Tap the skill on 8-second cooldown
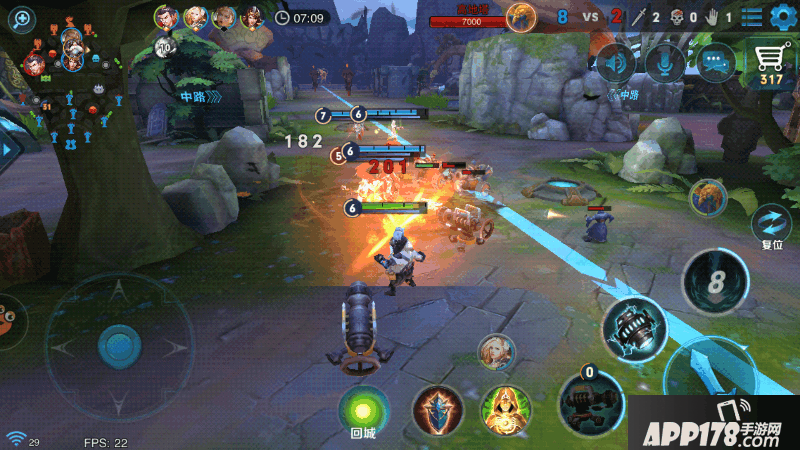800x450 pixels. (714, 281)
